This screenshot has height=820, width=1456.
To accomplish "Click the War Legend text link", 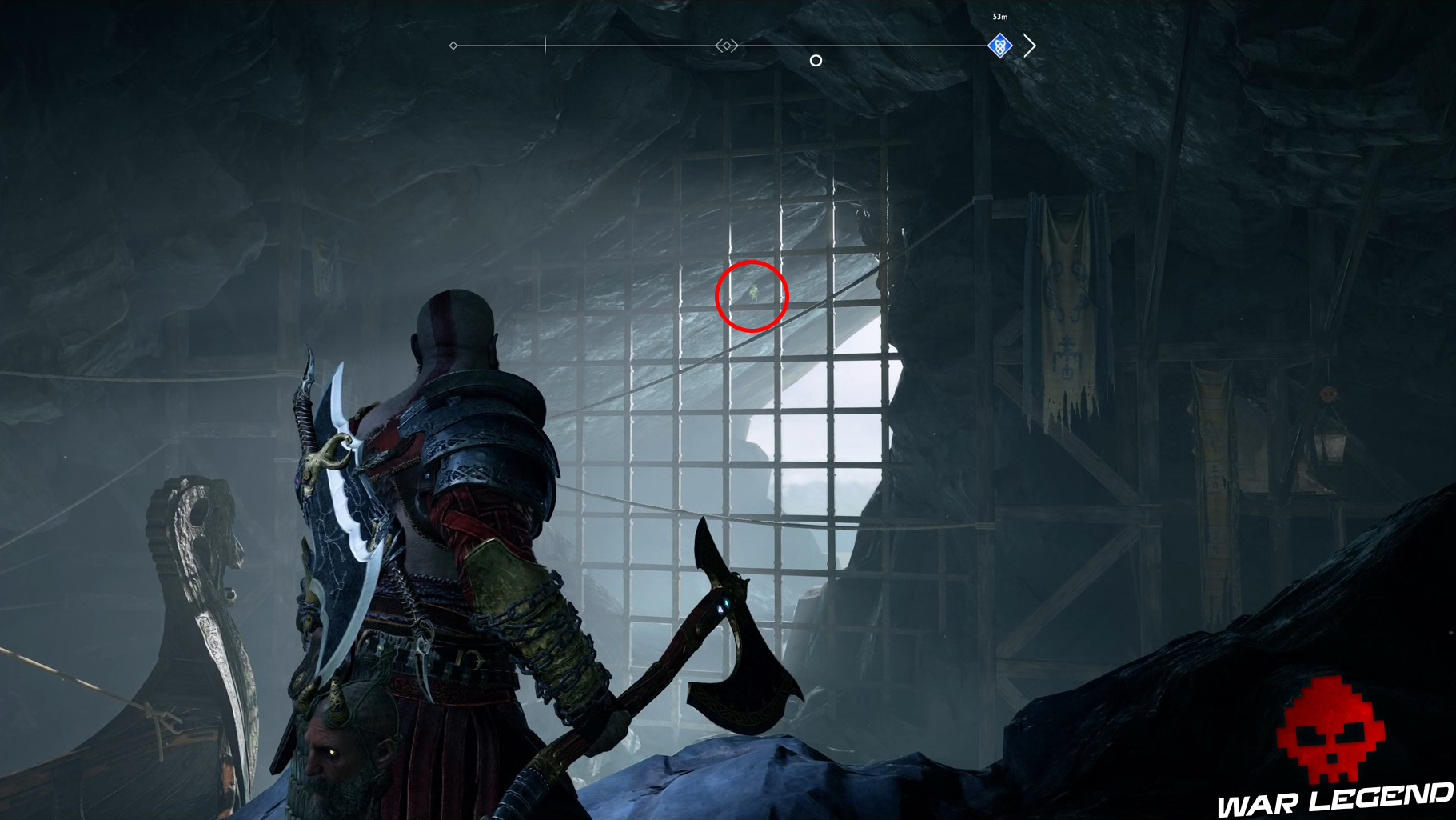I will 1332,801.
